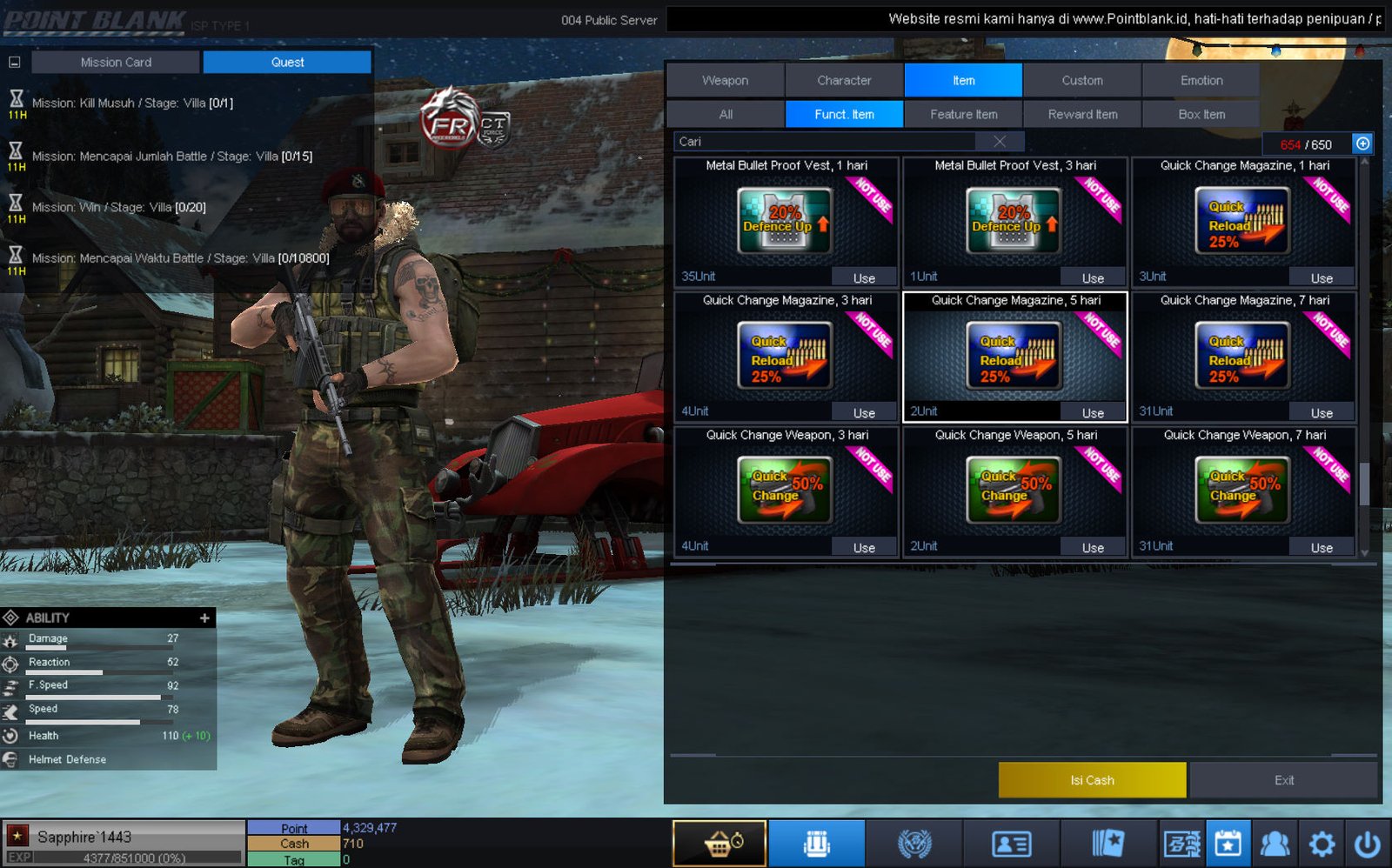This screenshot has height=868, width=1392.
Task: Expand inventory capacity with the plus button
Action: pos(1362,144)
